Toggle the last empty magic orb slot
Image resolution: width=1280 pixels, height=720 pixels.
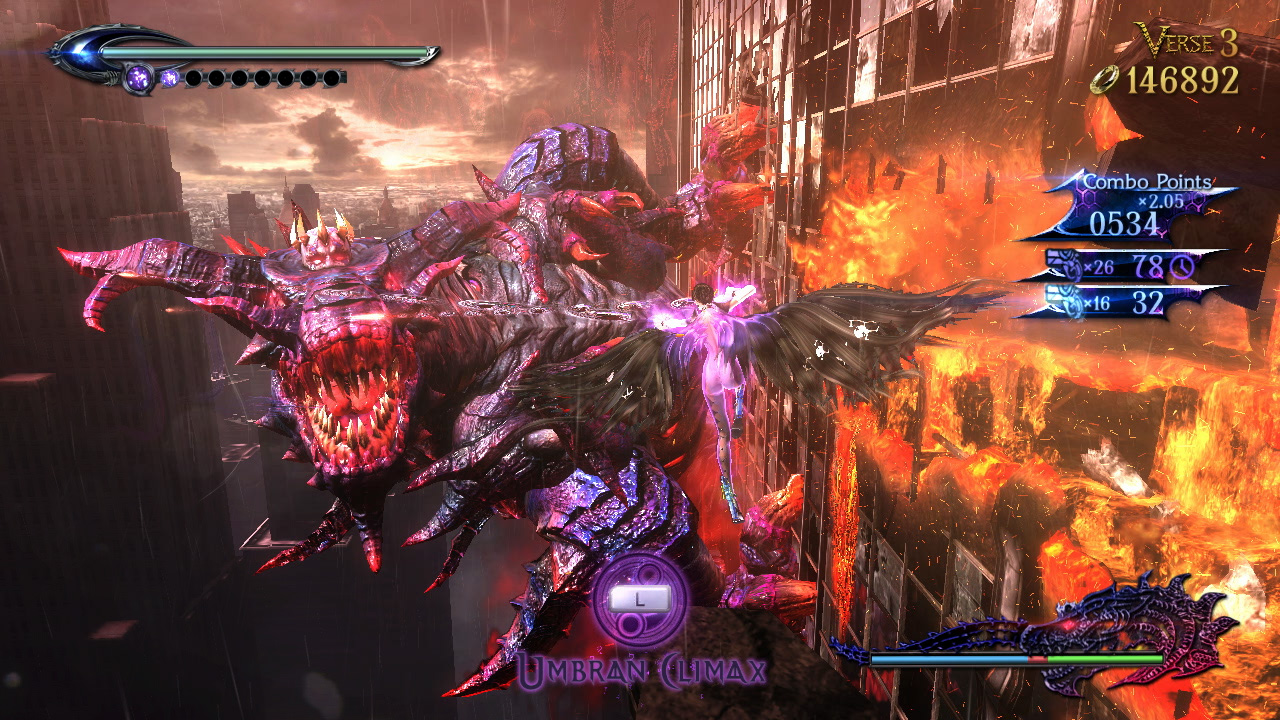[330, 79]
